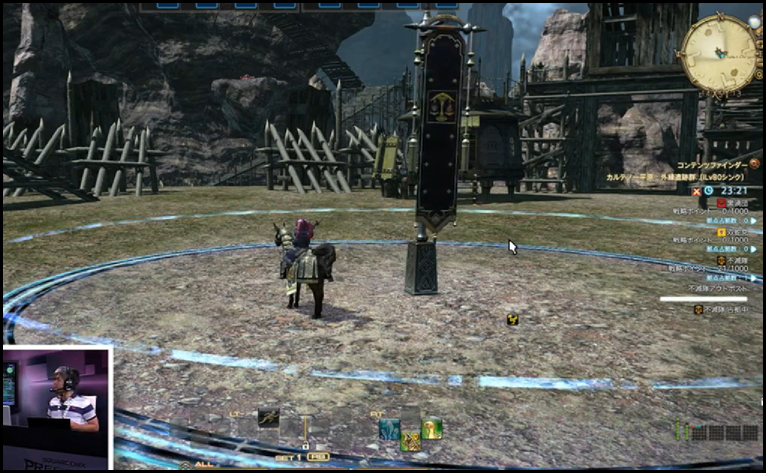Use the teal crystal ability icon

point(389,430)
